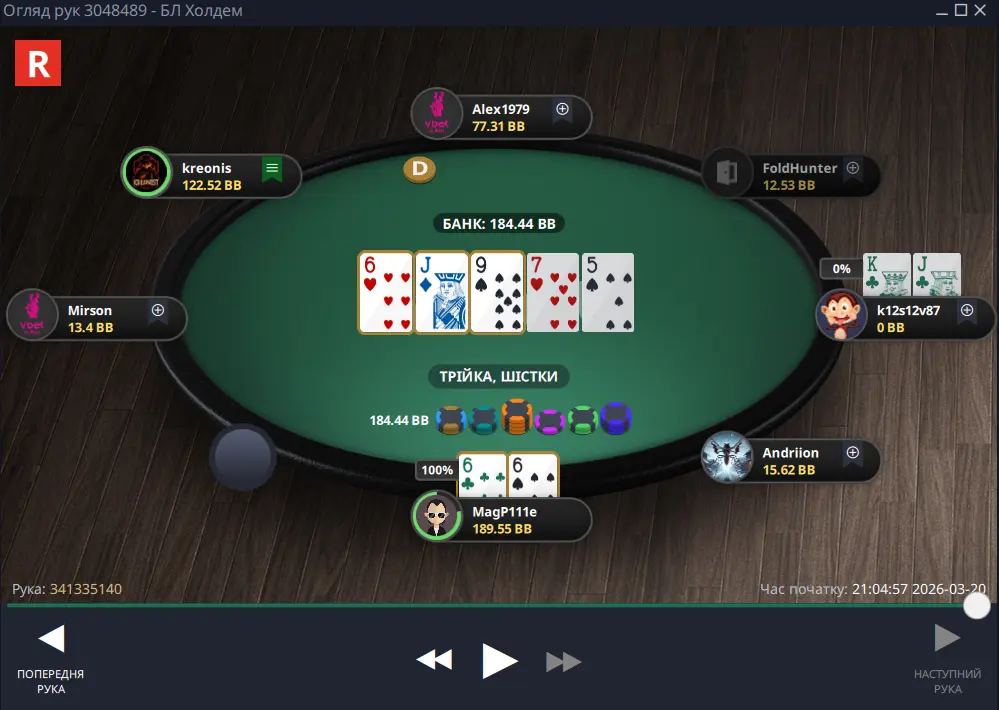999x710 pixels.
Task: Play the hand replay
Action: pyautogui.click(x=499, y=660)
